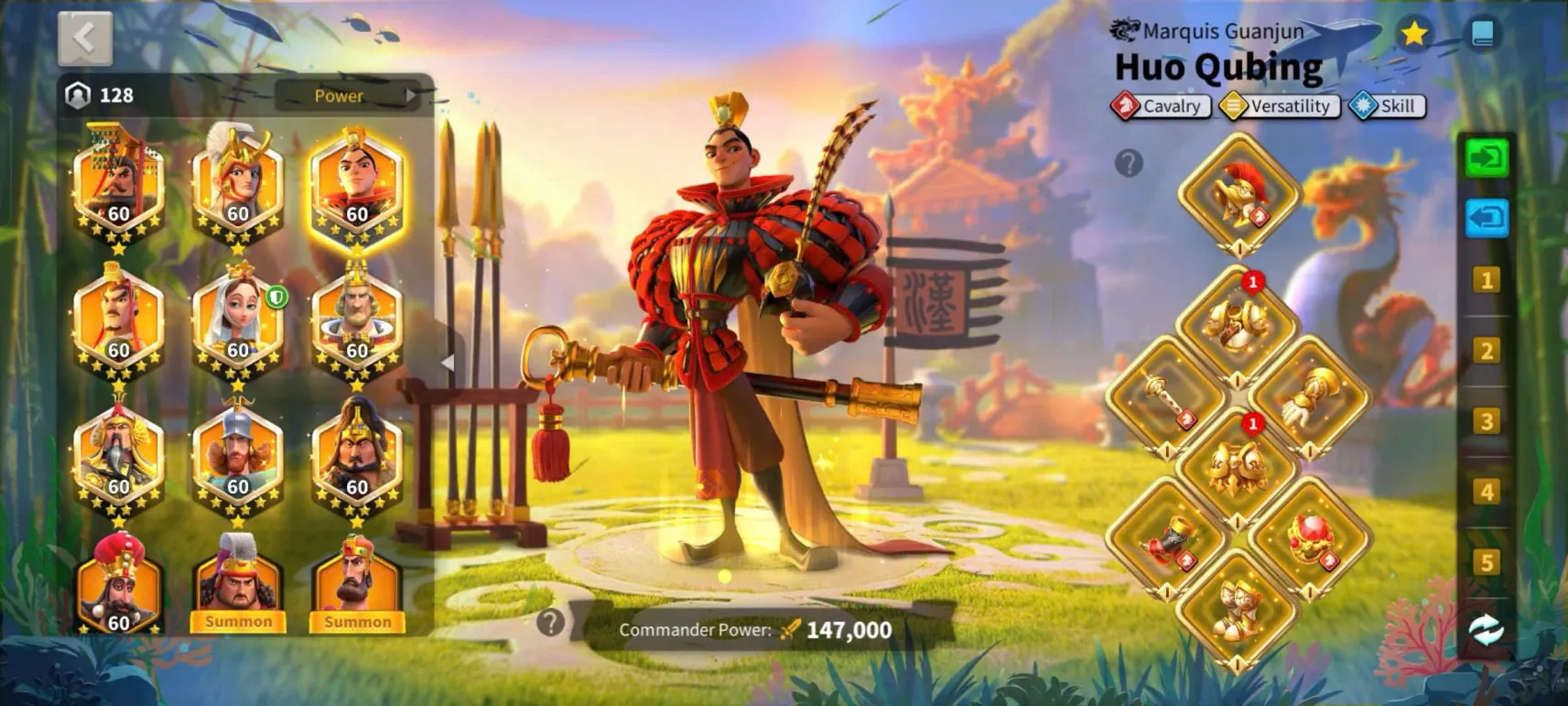Screen dimensions: 1568x706
Task: Switch to equipment preset 3
Action: point(1487,421)
